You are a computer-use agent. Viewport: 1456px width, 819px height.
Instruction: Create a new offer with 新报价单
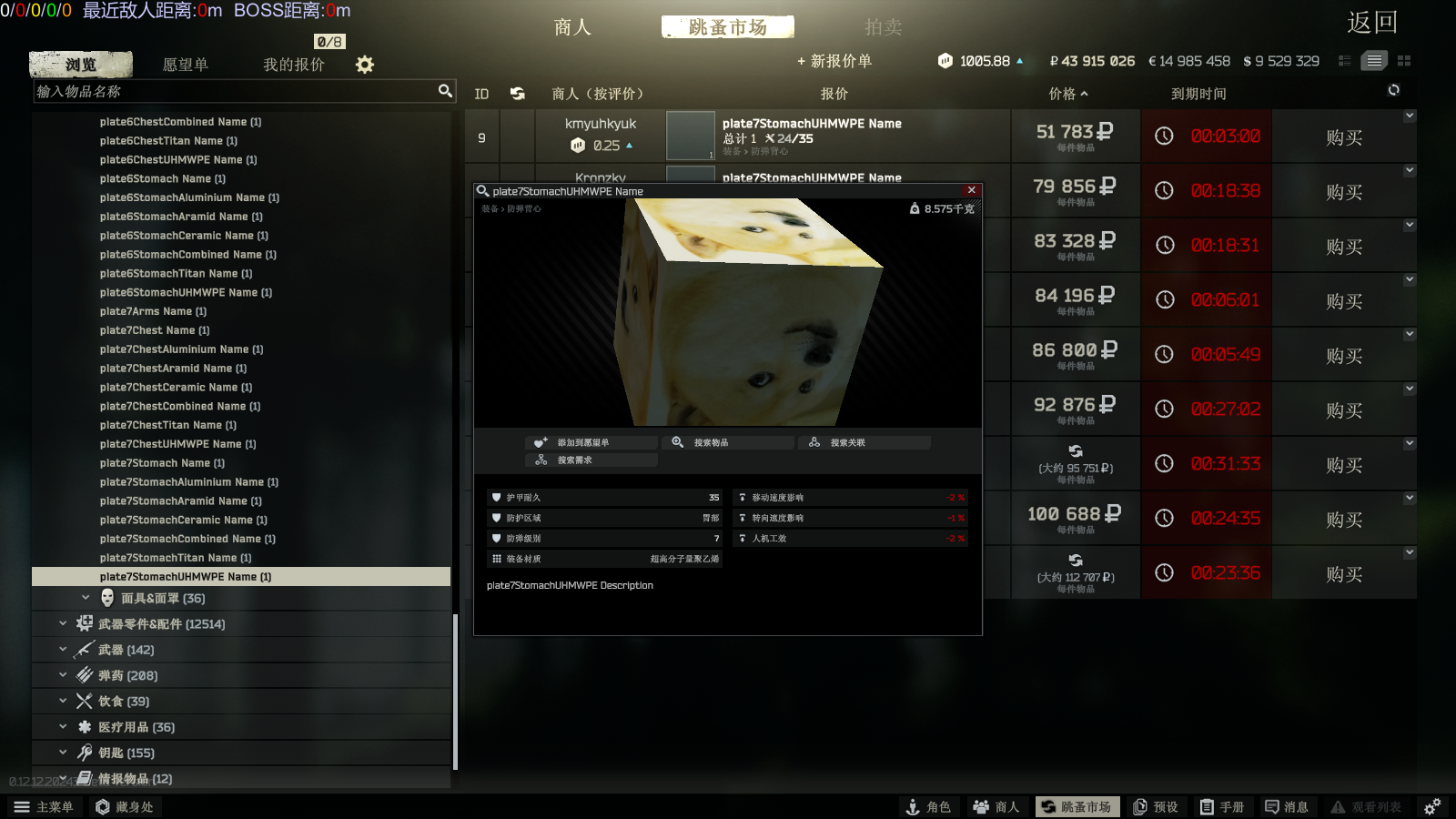point(834,61)
